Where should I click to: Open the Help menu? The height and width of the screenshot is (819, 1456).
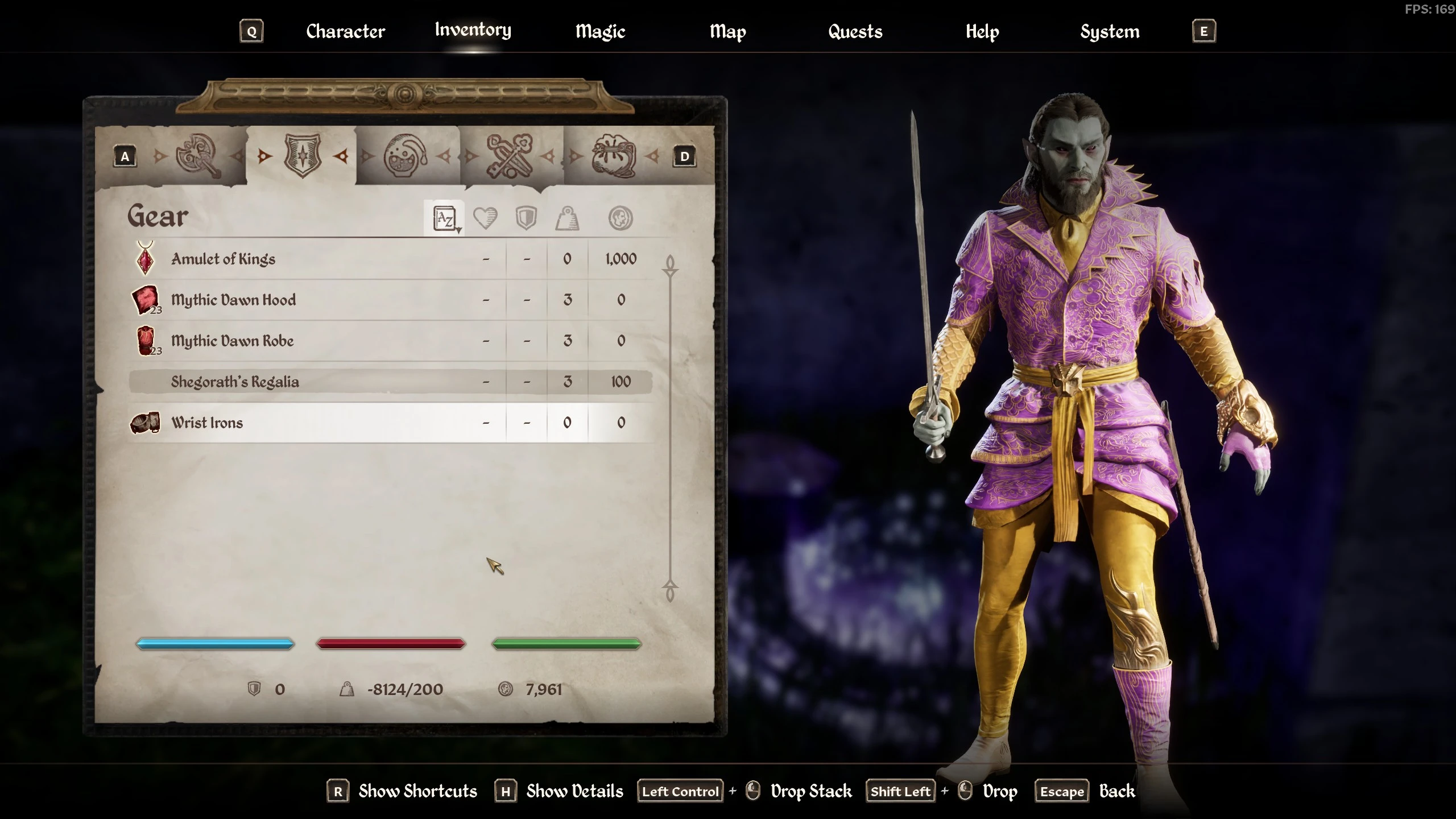pyautogui.click(x=982, y=31)
